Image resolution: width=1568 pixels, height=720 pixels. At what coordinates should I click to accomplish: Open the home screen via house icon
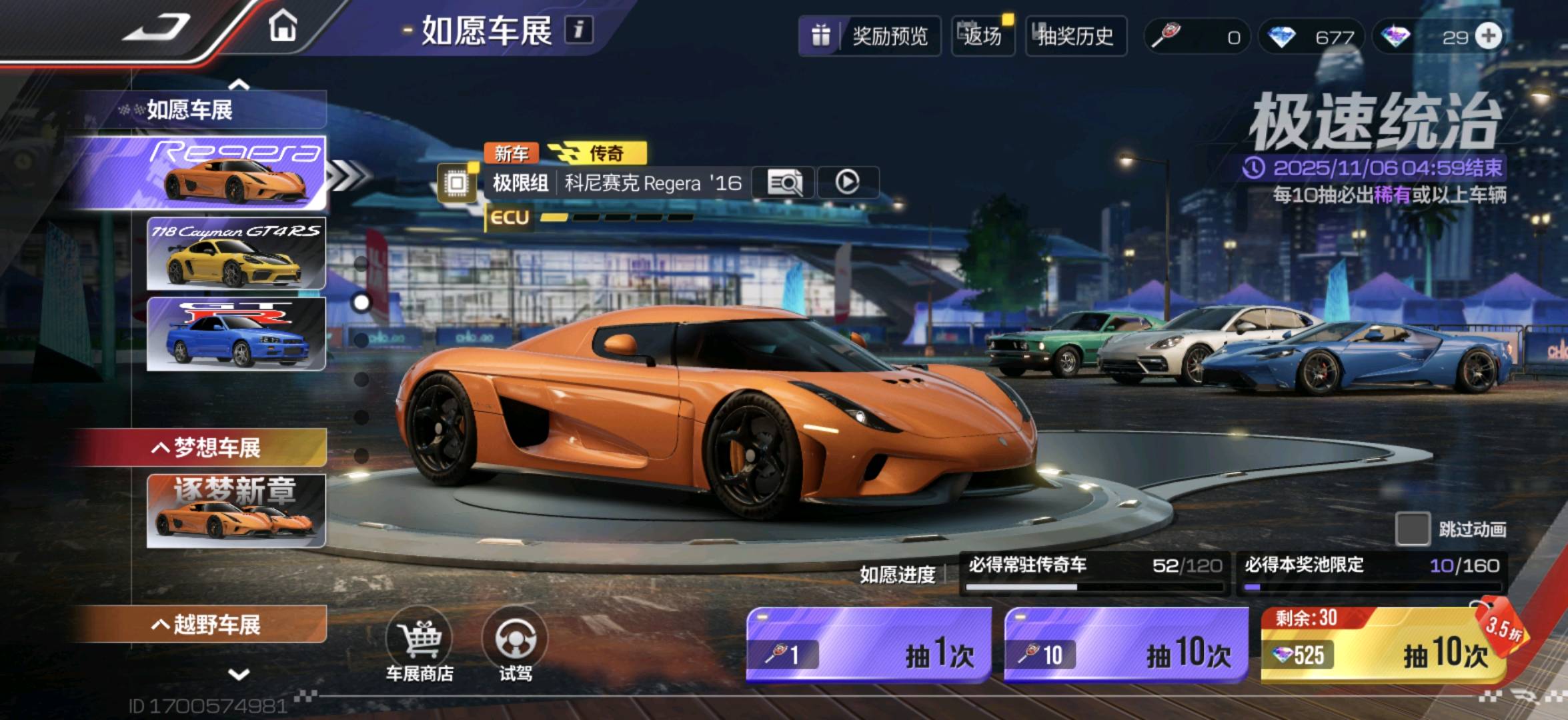click(283, 27)
